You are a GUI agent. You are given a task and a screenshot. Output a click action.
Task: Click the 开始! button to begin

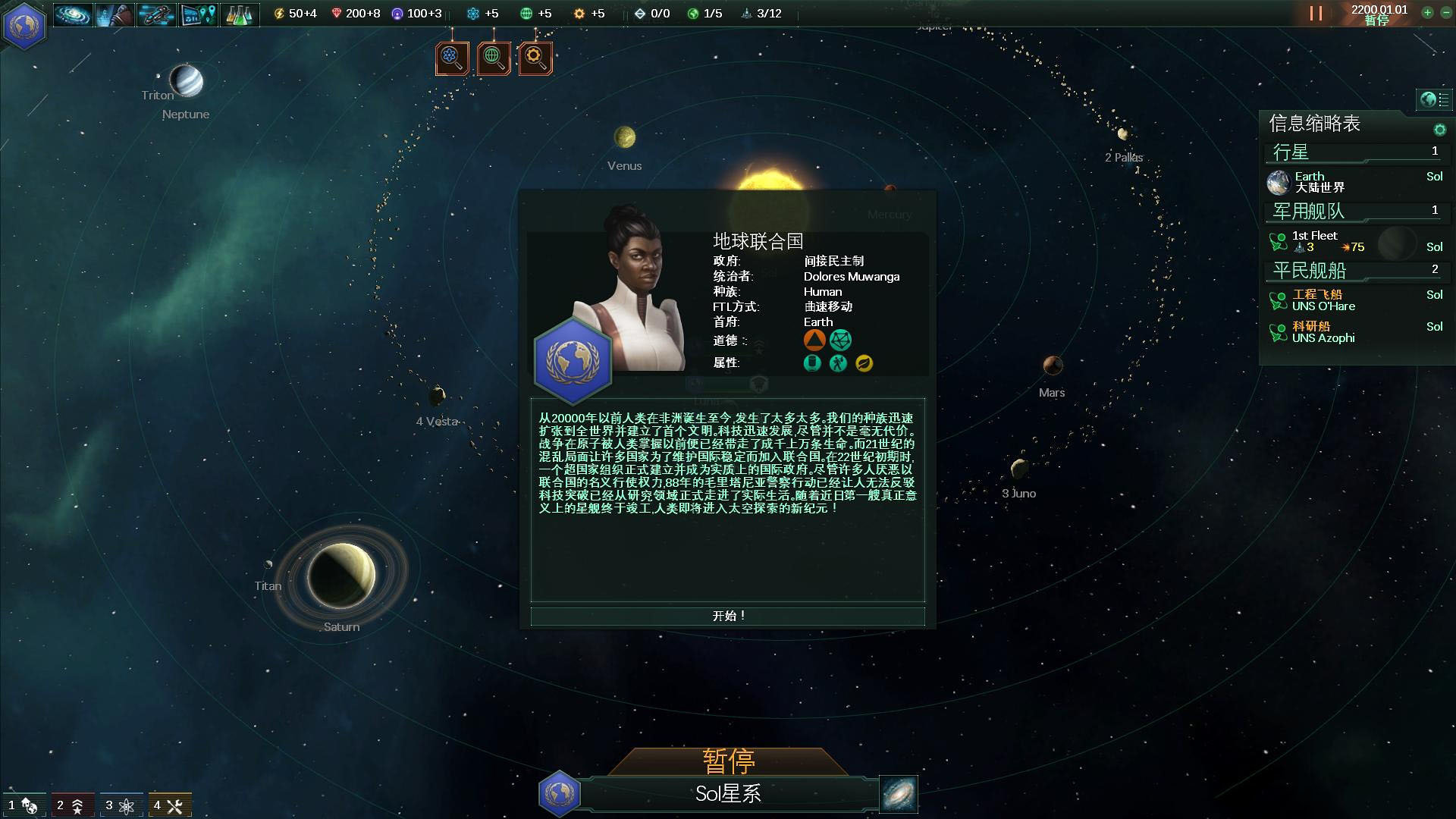coord(727,616)
